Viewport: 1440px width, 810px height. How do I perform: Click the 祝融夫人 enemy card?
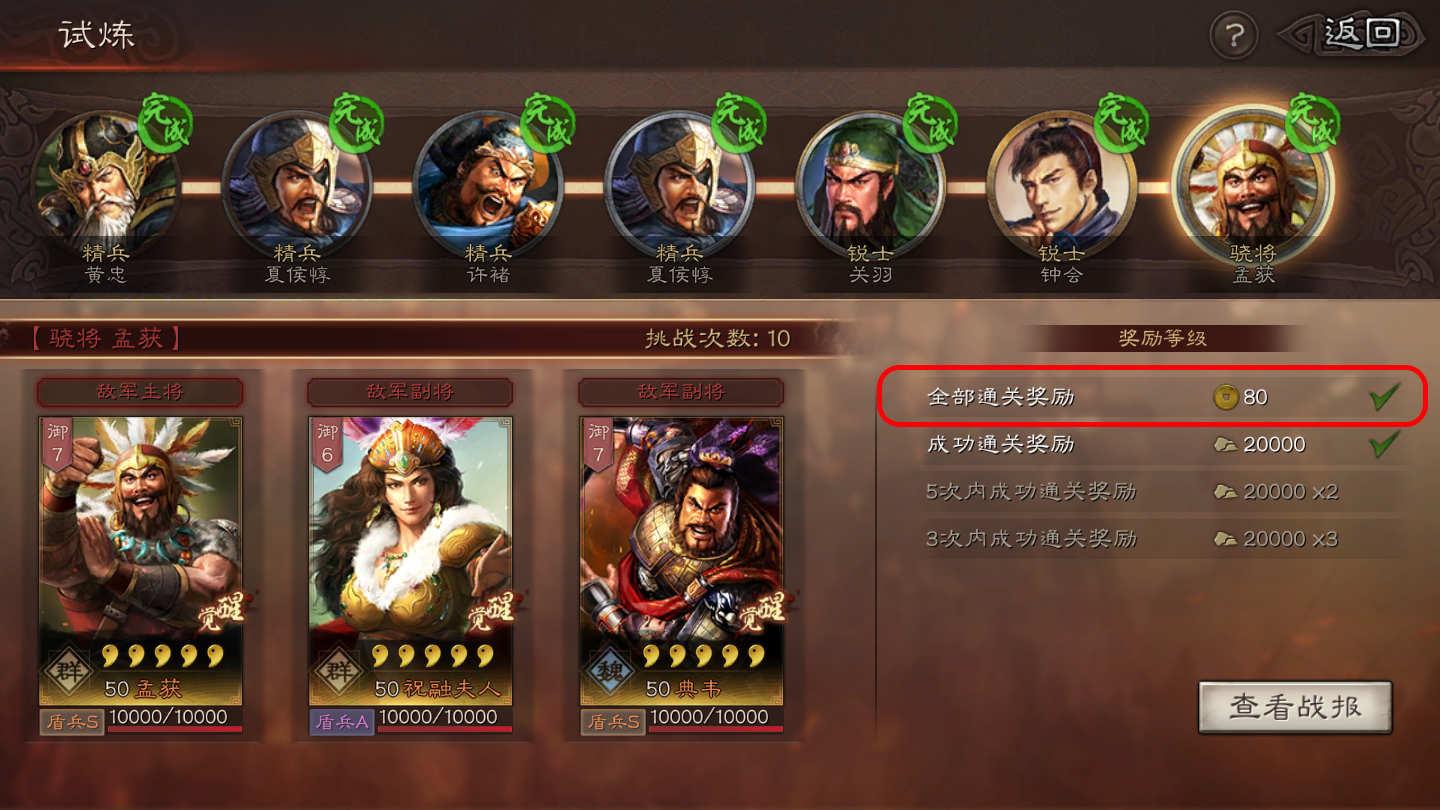(410, 560)
